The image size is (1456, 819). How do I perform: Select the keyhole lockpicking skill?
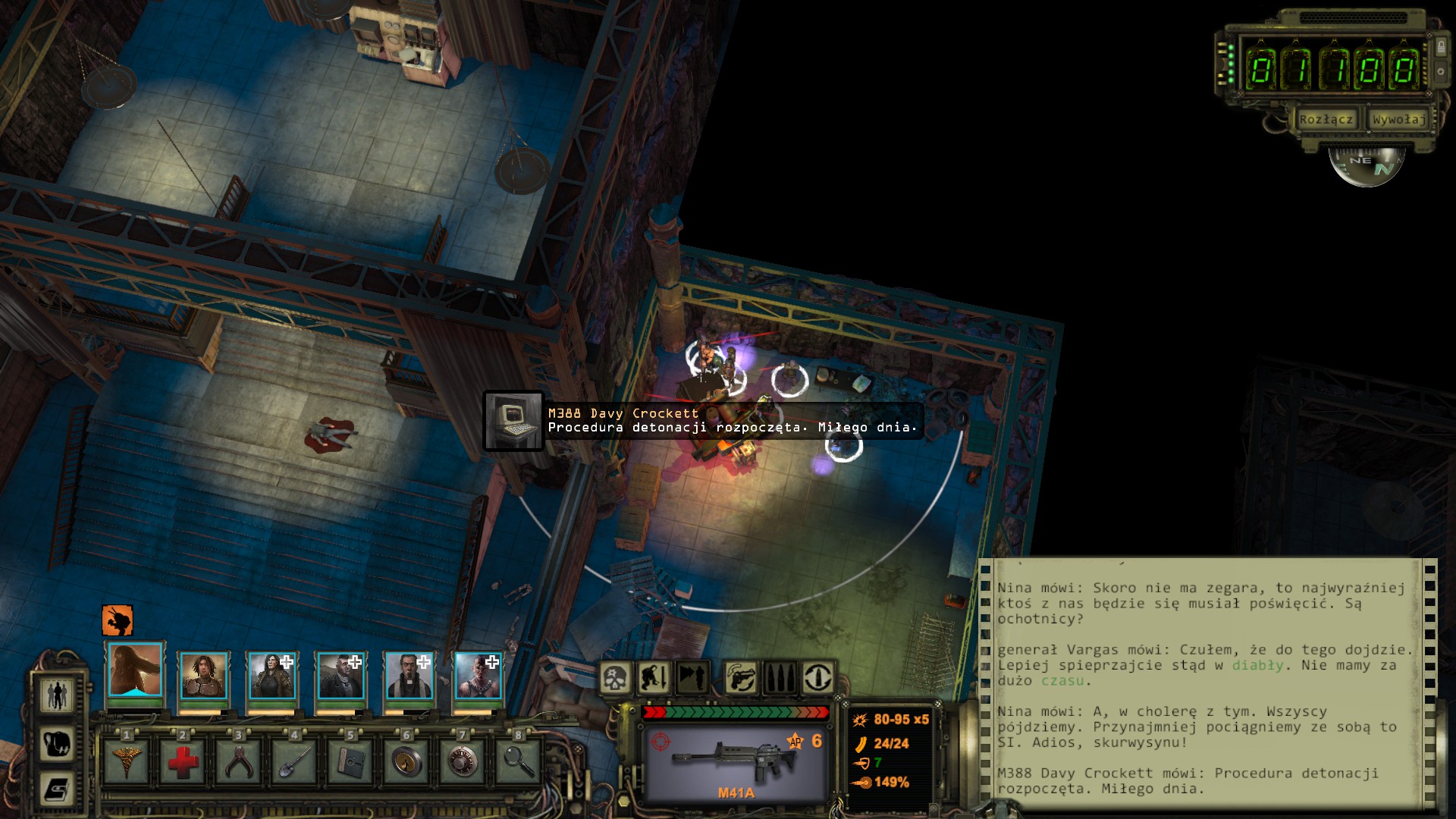point(406,761)
